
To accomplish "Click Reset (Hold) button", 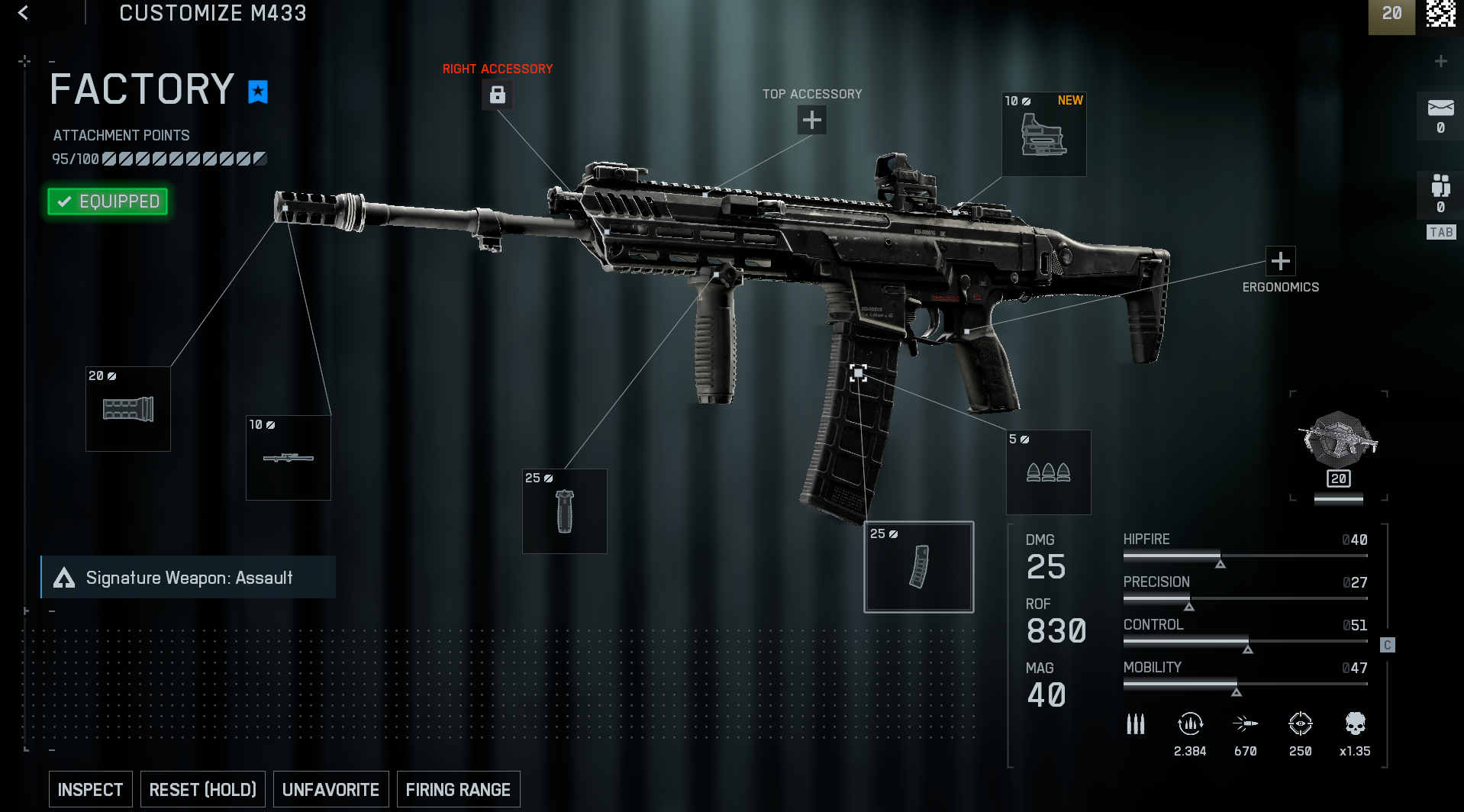I will 203,790.
